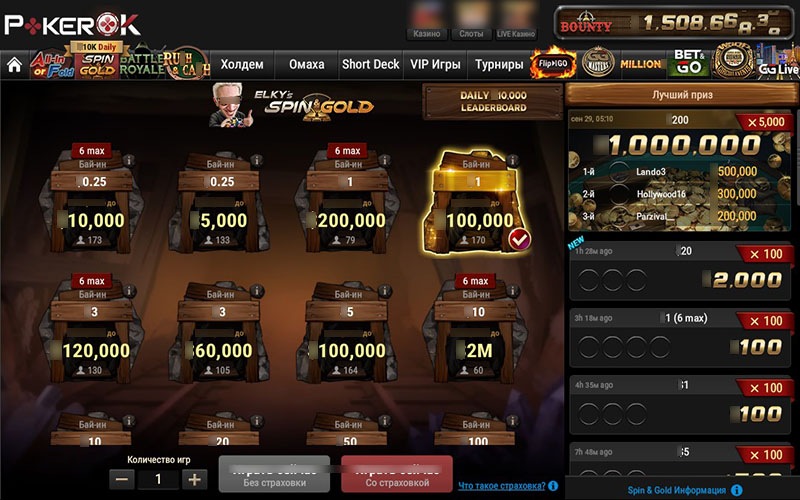Switch to the Омаха tab

(x=307, y=65)
